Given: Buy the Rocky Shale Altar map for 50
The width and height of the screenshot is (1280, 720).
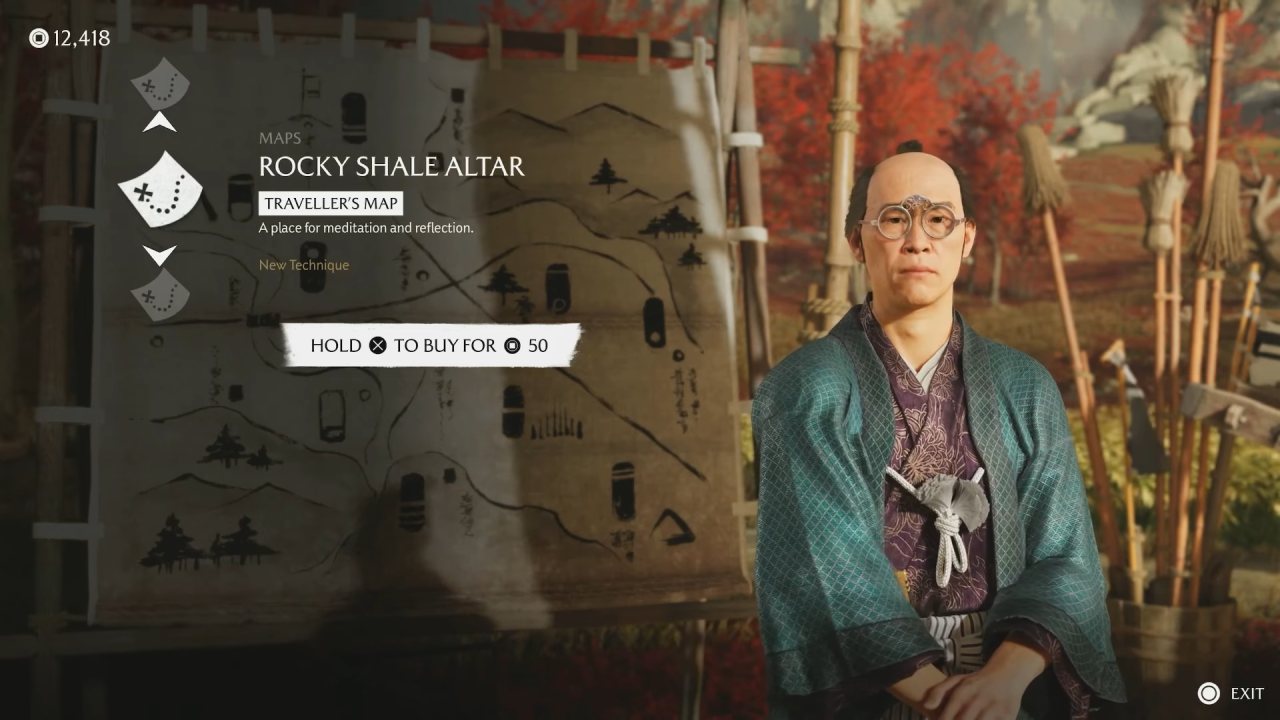Looking at the screenshot, I should coord(430,346).
